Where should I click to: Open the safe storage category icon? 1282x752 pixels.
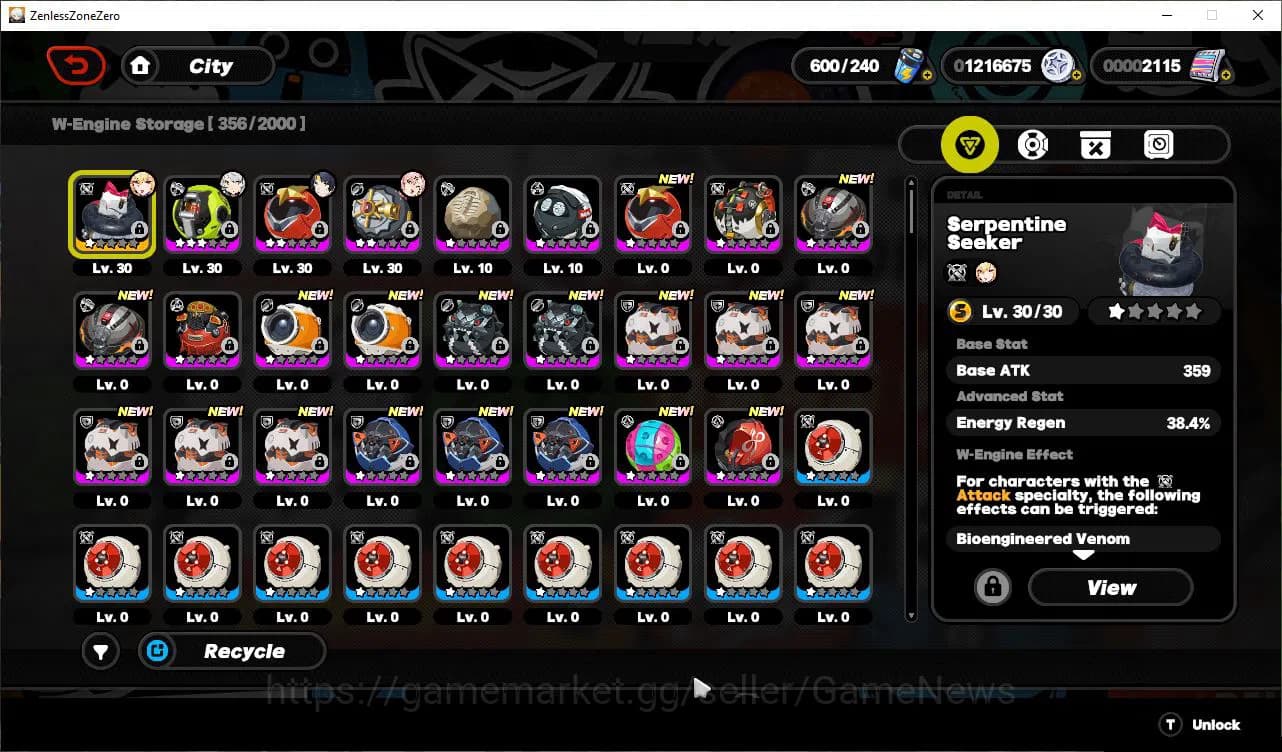(1158, 144)
